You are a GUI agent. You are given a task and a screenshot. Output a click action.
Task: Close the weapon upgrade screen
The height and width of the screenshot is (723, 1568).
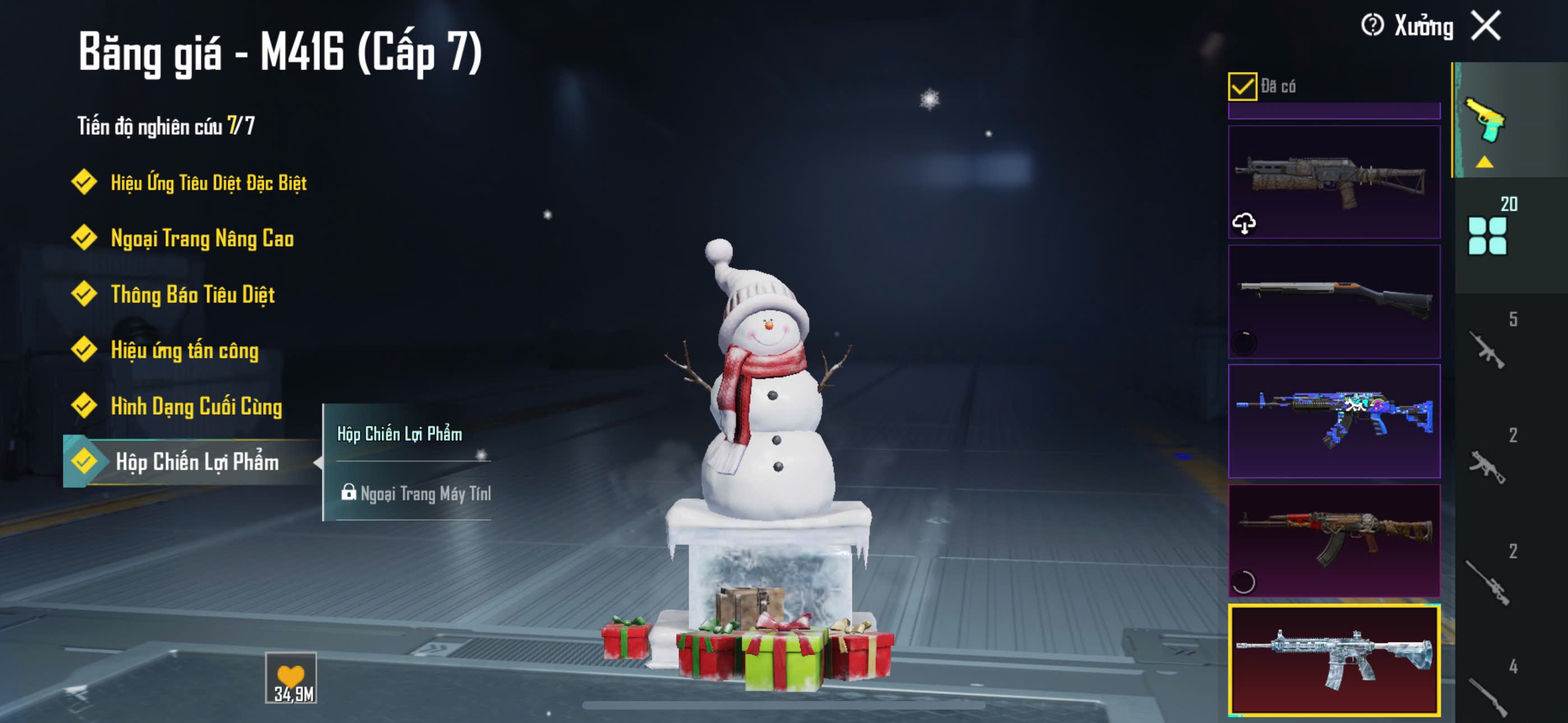[x=1486, y=26]
